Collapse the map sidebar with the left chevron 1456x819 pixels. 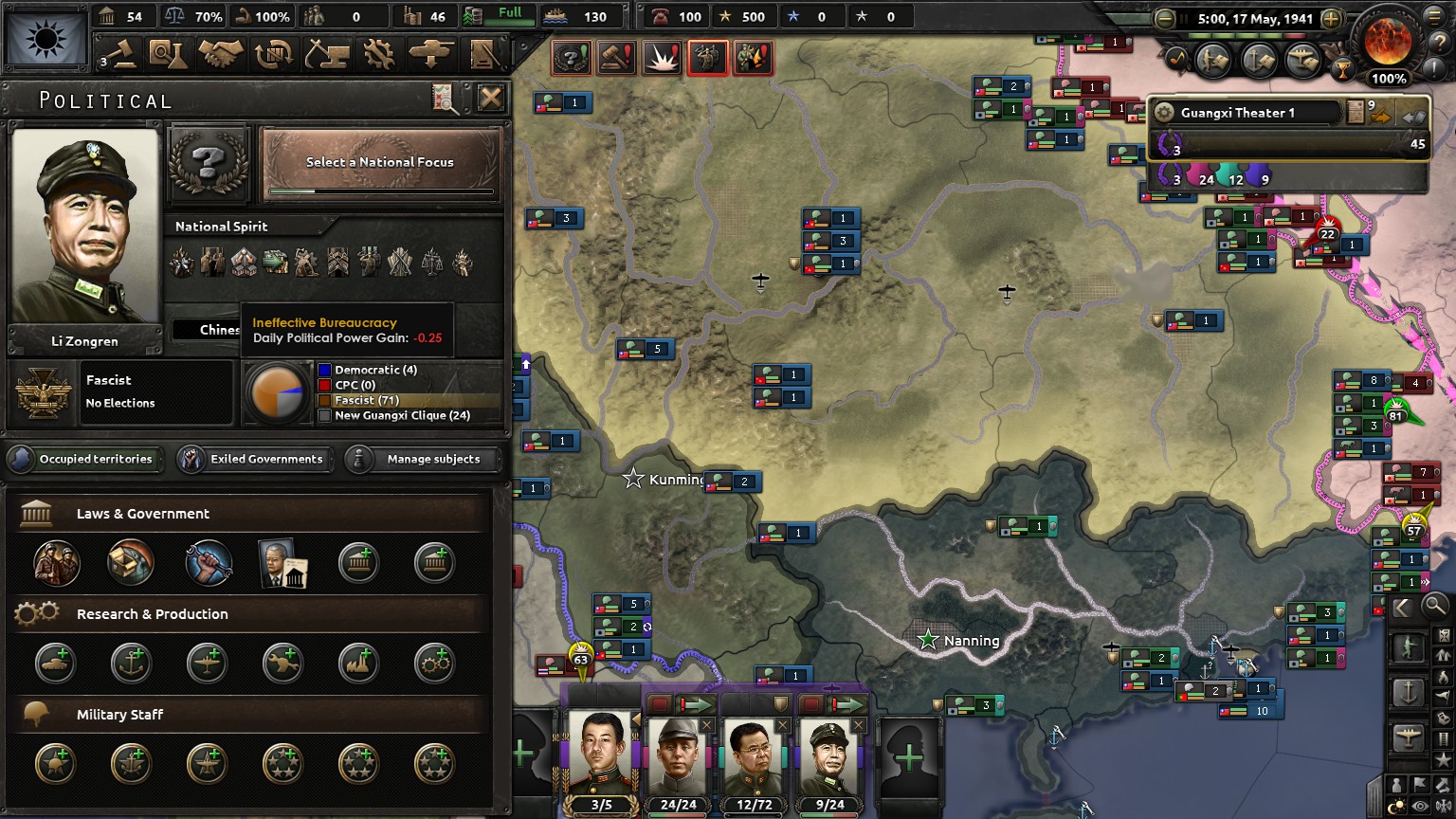1401,607
